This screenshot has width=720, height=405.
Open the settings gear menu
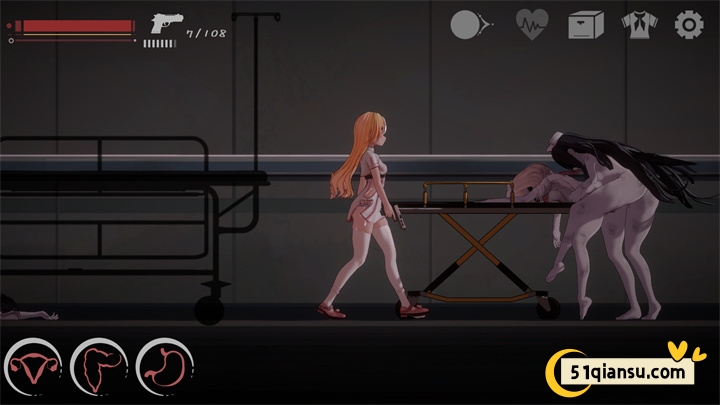click(689, 24)
